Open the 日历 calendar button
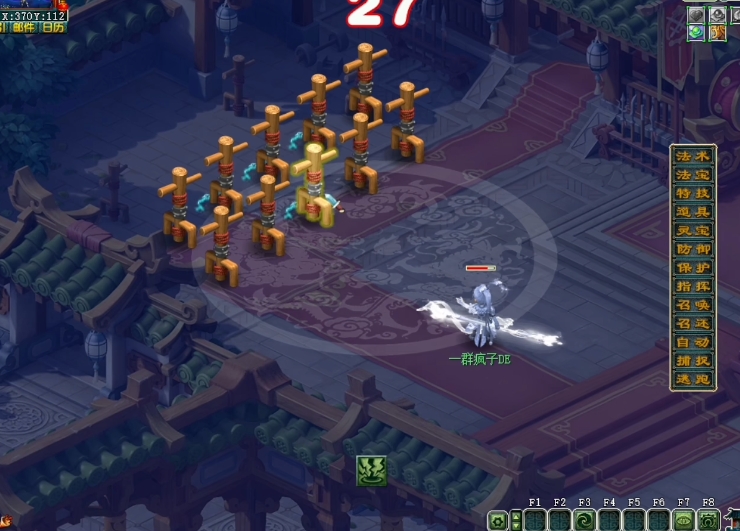 click(x=53, y=28)
